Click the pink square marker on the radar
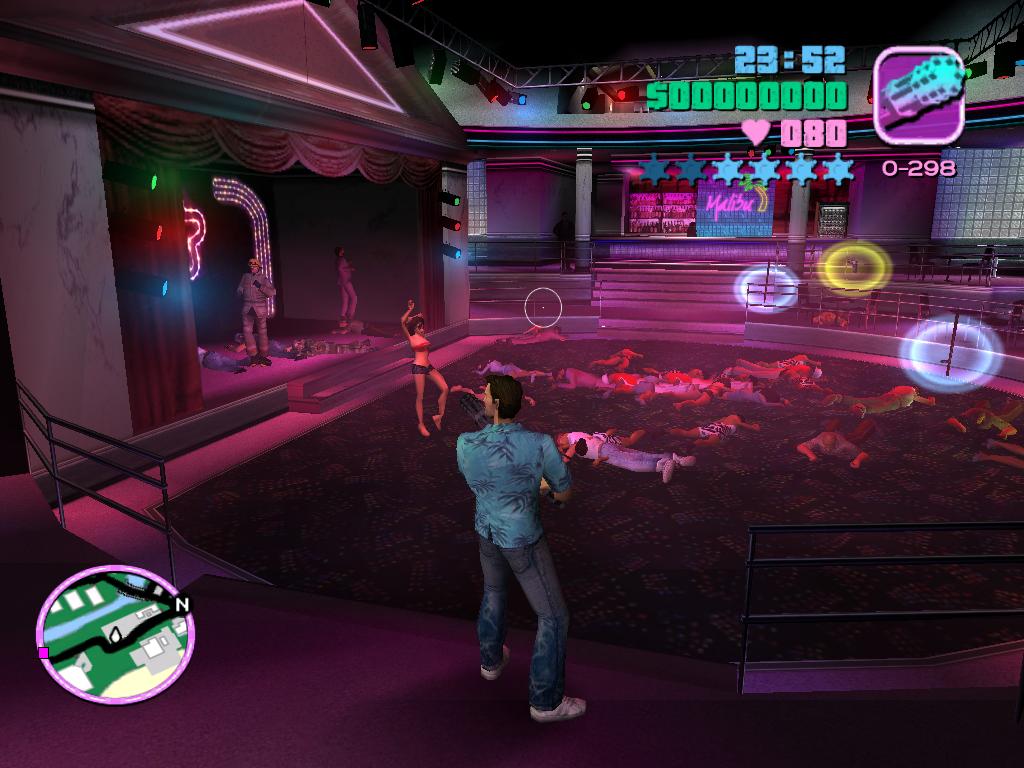Screen dimensions: 1024x768 click(43, 652)
